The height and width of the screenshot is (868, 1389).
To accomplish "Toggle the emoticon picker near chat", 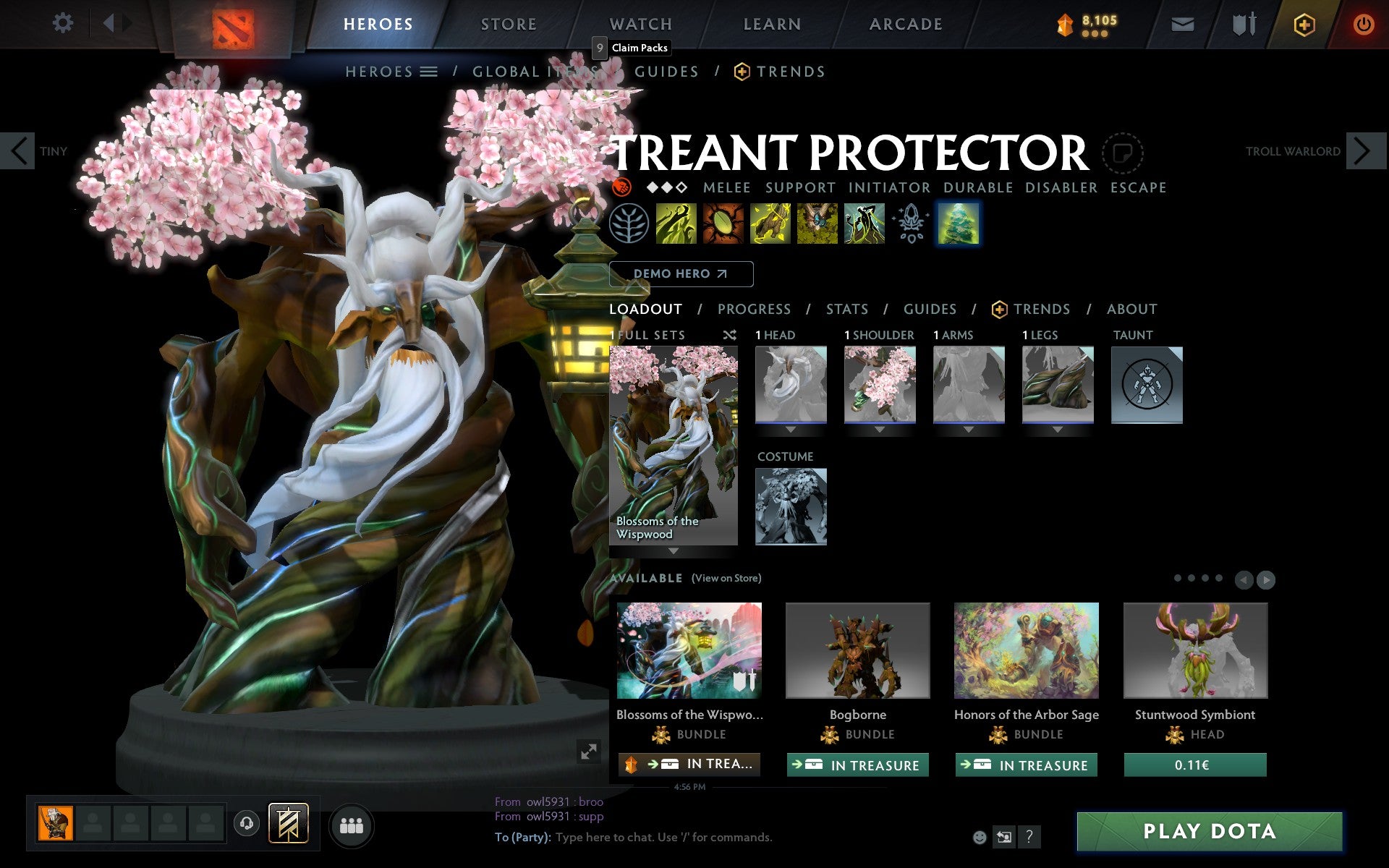I will (980, 838).
